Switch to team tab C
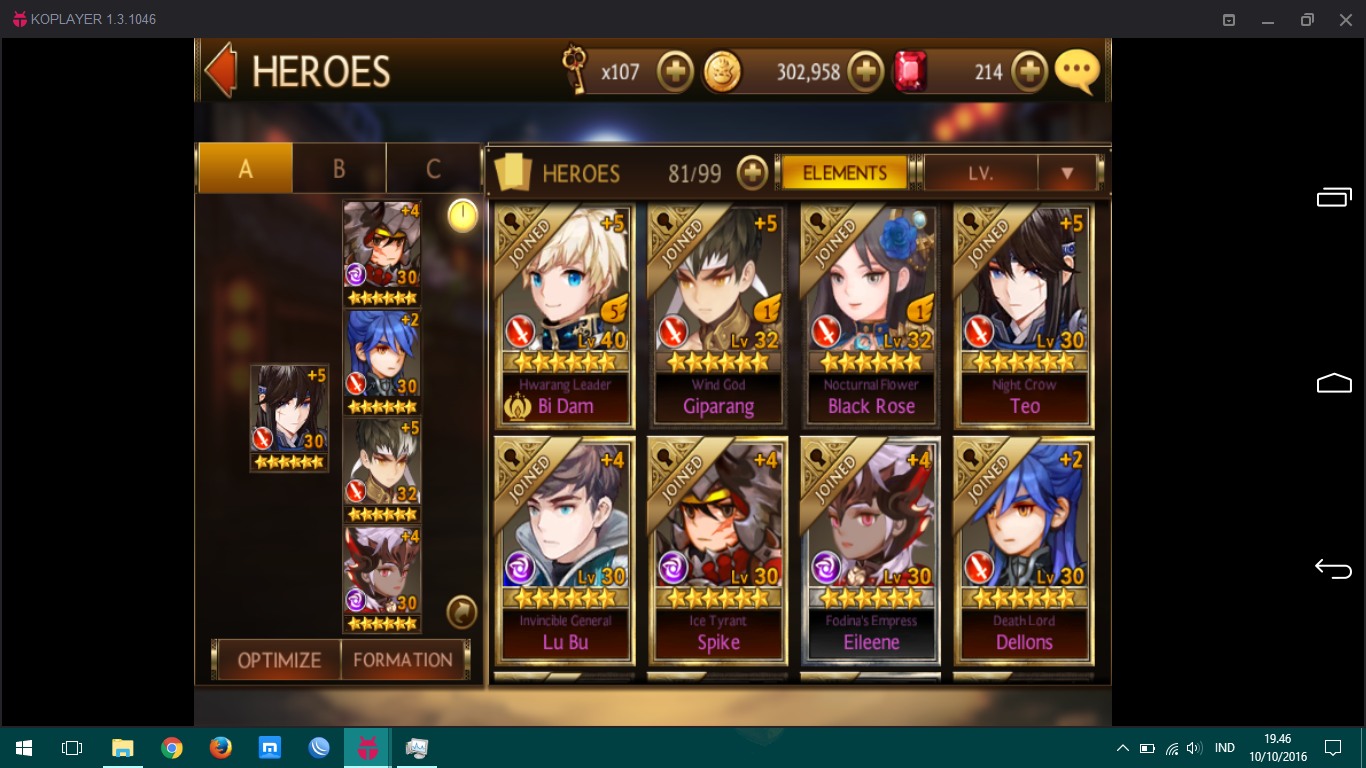 click(x=433, y=169)
